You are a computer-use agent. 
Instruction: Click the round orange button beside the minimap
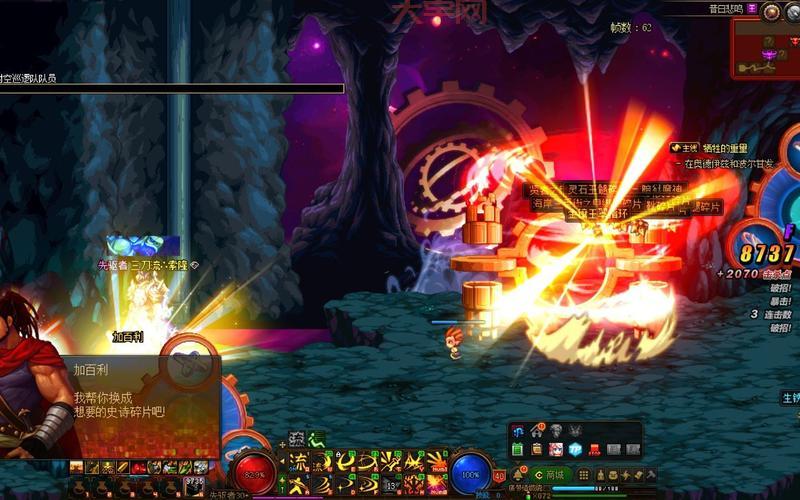tap(770, 12)
